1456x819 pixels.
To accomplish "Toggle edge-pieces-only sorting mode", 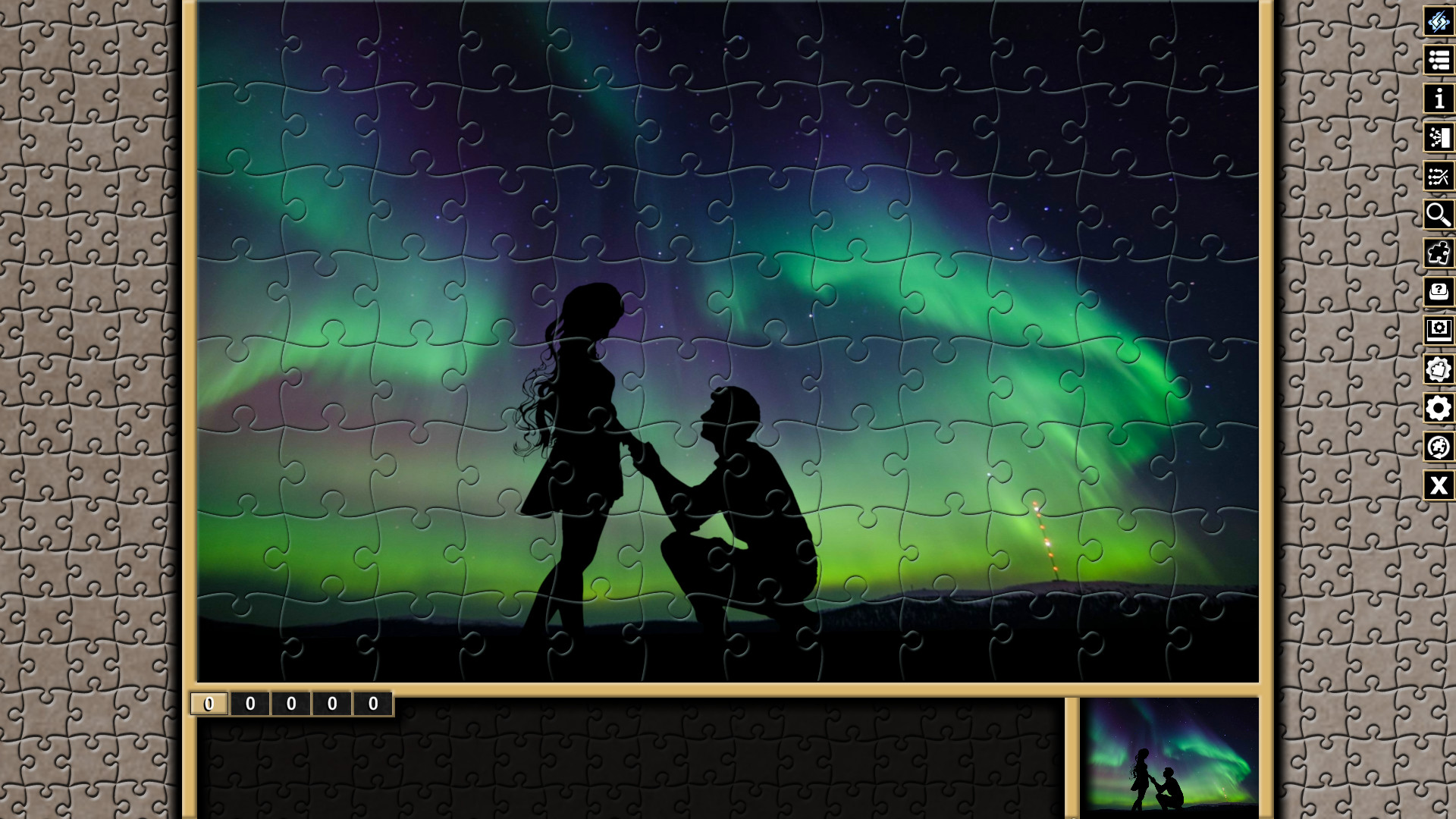I will (x=1438, y=176).
